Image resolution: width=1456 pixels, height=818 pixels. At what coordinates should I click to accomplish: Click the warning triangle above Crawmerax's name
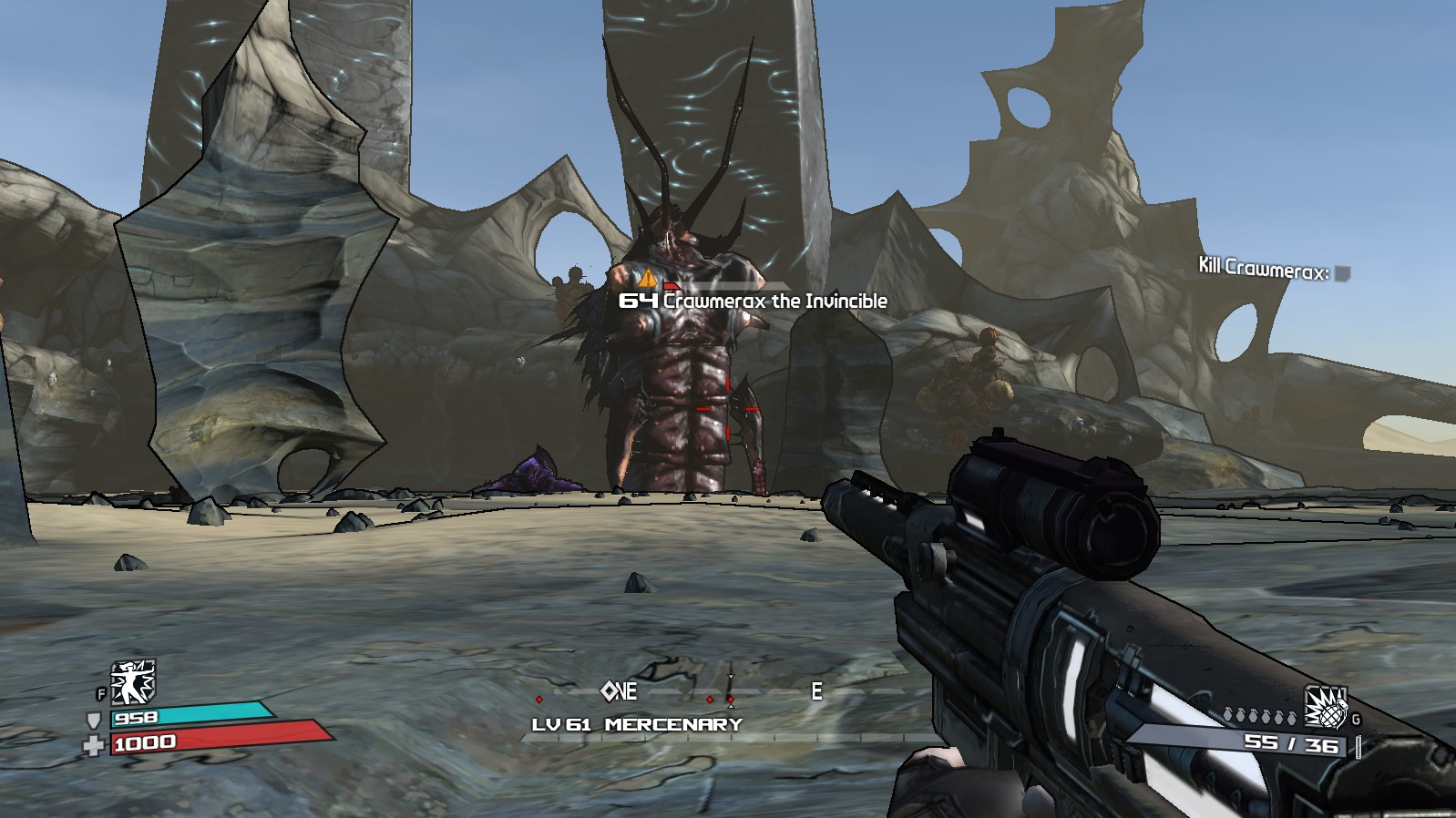(x=647, y=279)
